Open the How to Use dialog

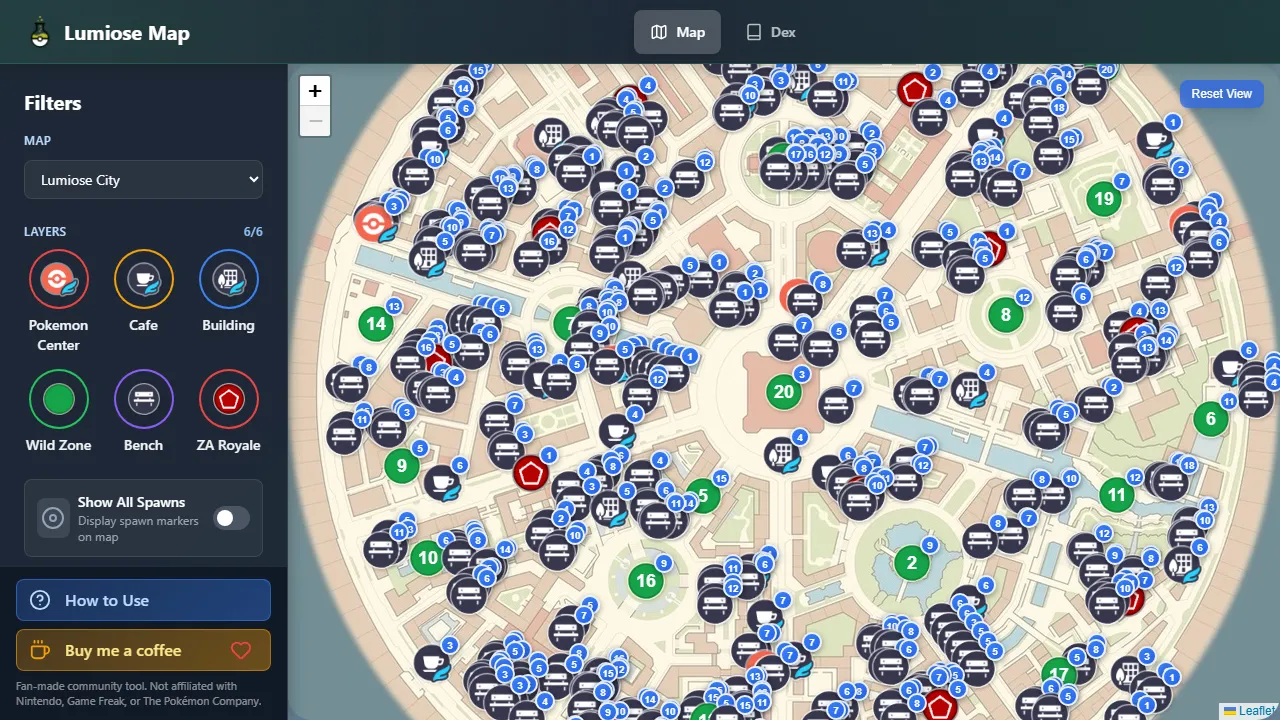coord(143,600)
